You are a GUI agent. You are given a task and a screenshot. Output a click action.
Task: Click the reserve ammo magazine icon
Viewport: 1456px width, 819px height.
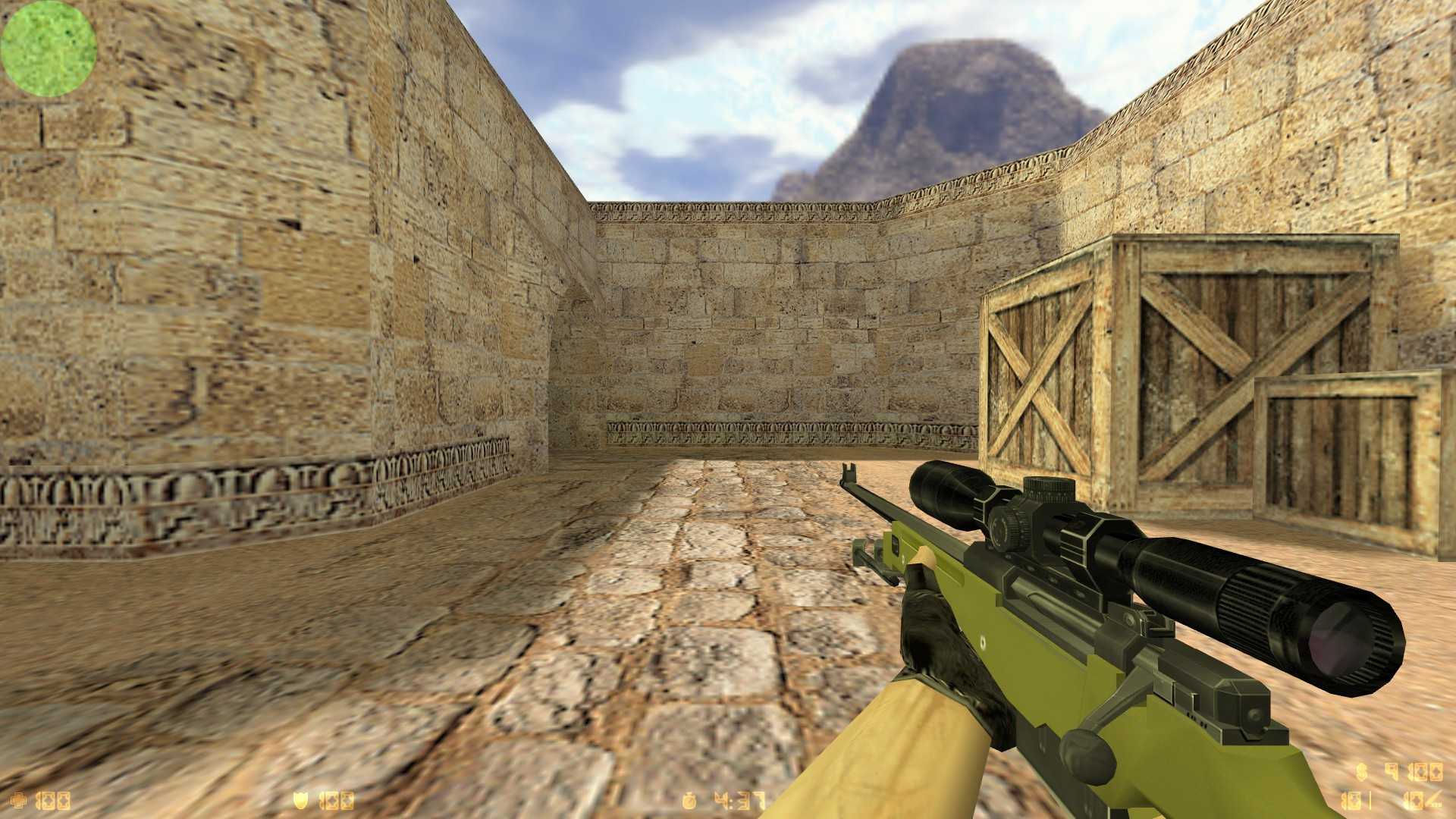pos(1415,800)
